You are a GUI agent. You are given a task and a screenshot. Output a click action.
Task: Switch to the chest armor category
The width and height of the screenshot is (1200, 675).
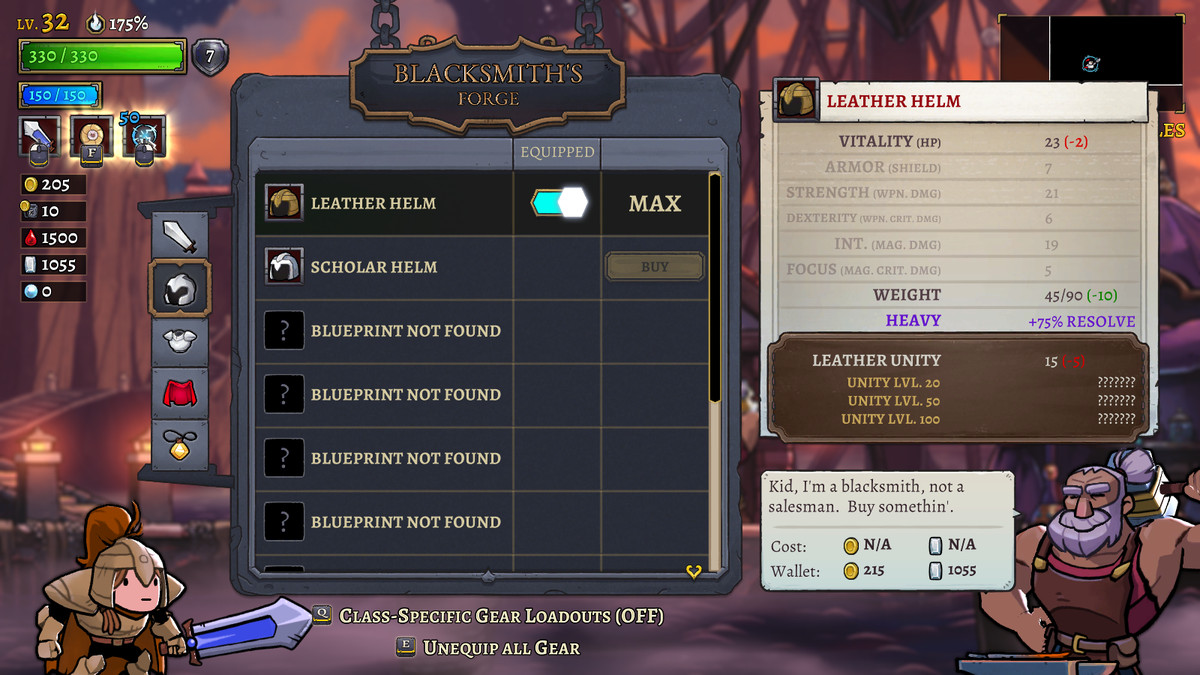pos(180,340)
